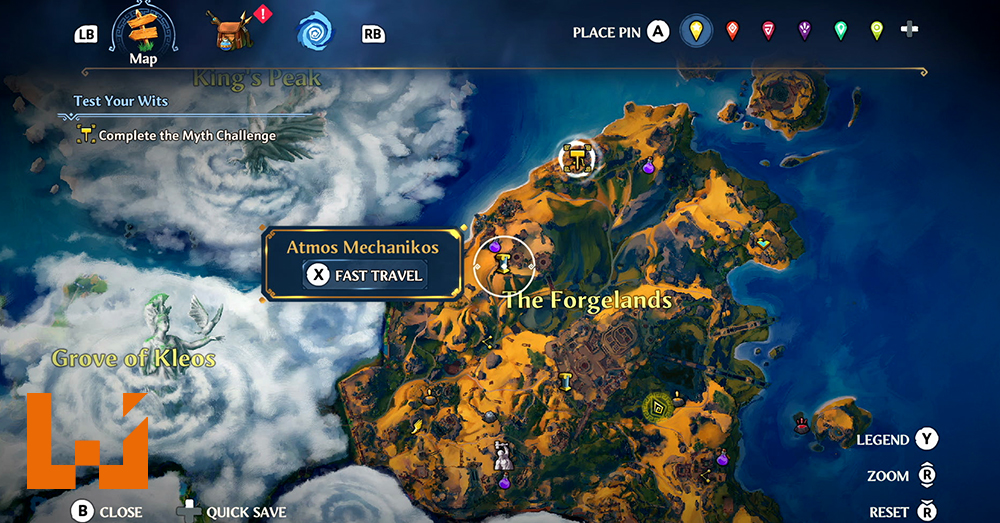Viewport: 1000px width, 523px height.
Task: Pick the crimson pin marker
Action: pos(768,31)
